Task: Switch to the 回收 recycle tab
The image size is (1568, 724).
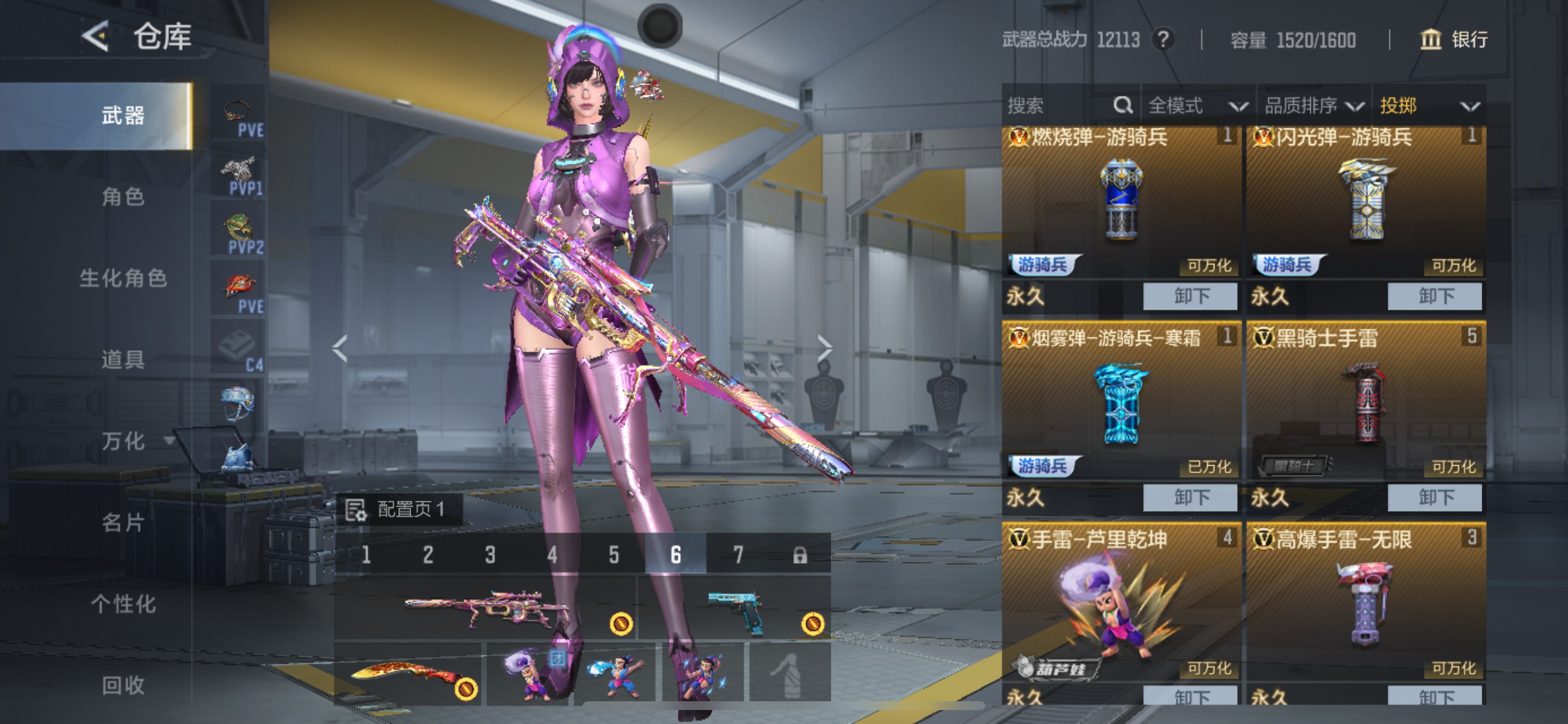Action: pyautogui.click(x=123, y=686)
